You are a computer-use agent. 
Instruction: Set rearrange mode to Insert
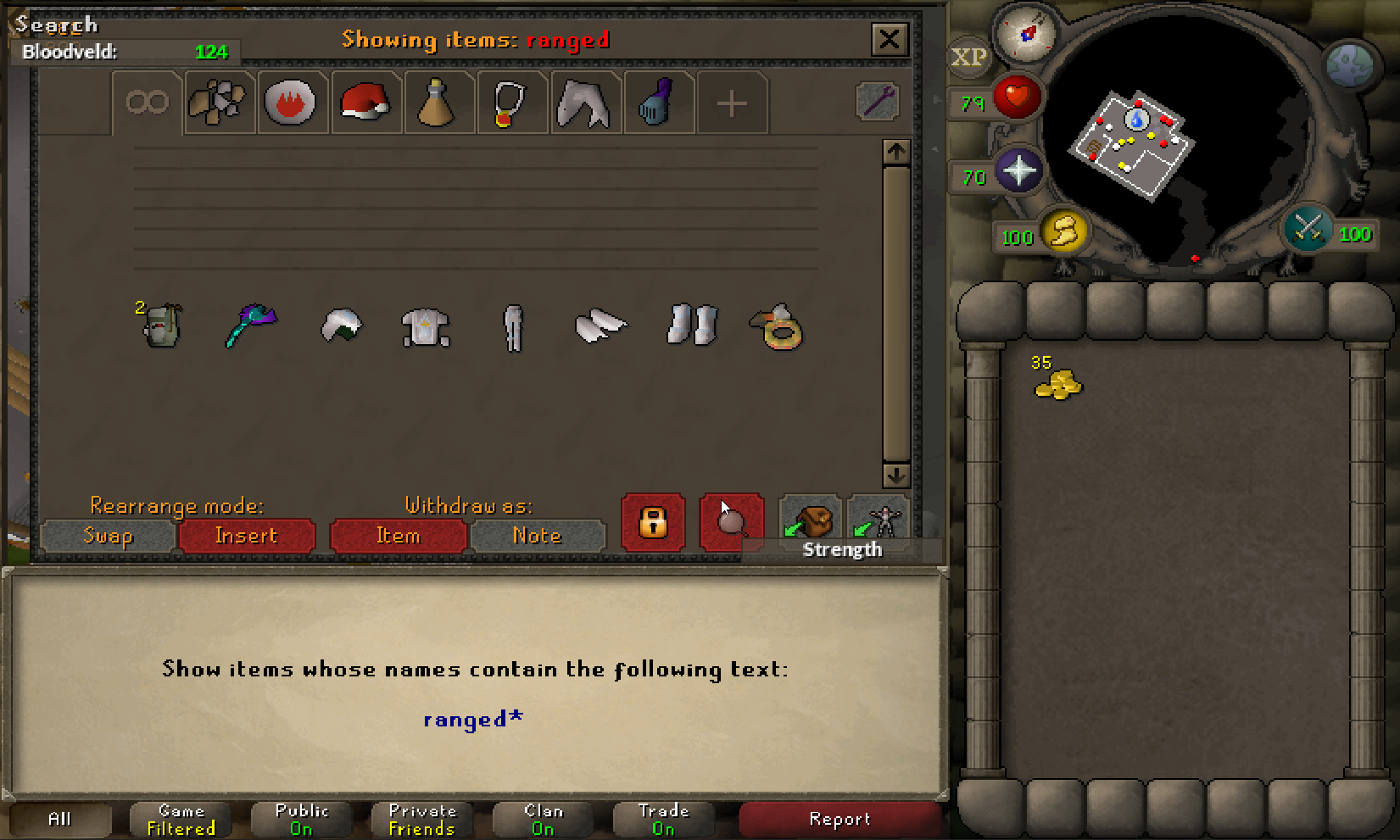pyautogui.click(x=247, y=536)
